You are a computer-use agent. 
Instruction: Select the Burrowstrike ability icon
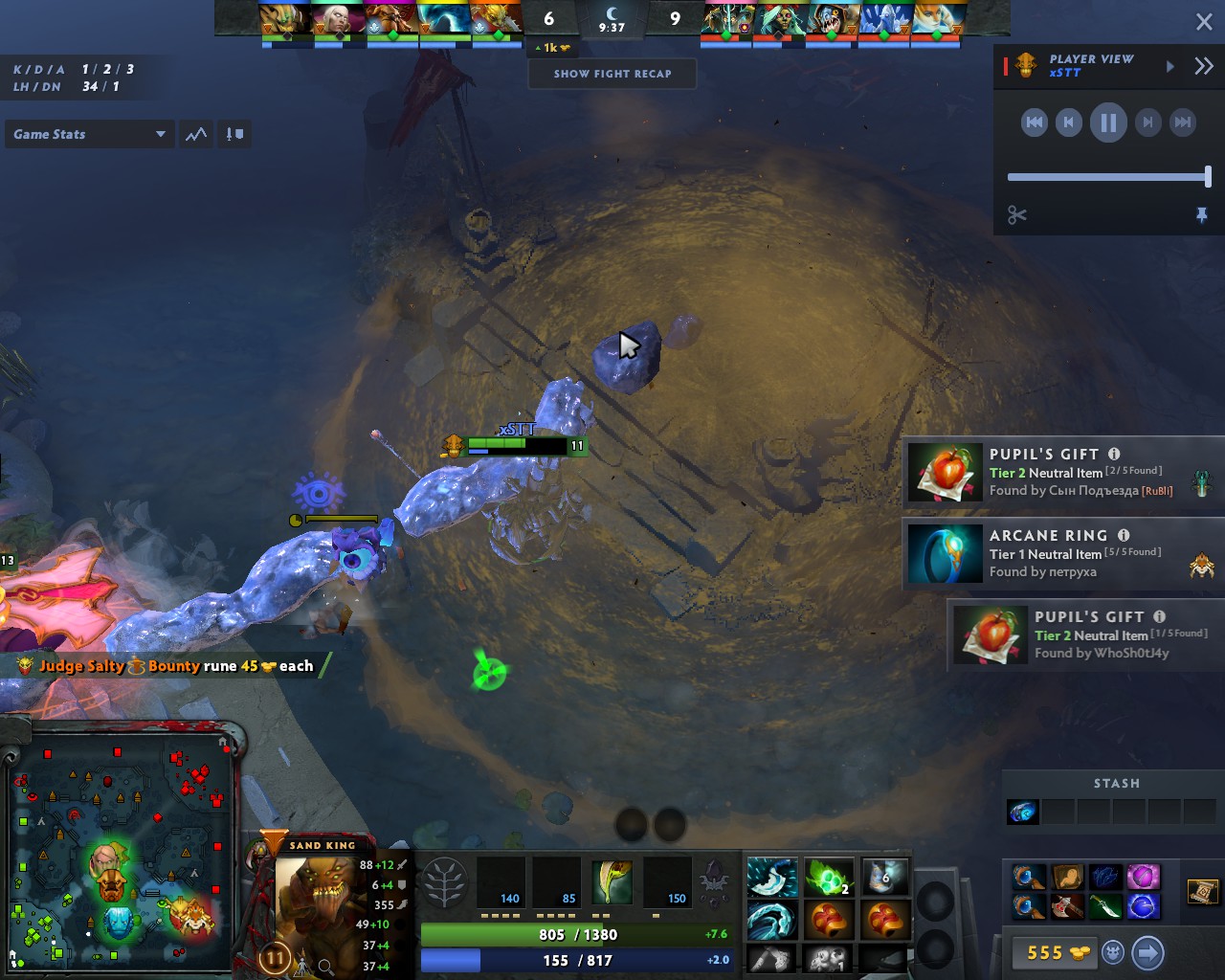501,882
